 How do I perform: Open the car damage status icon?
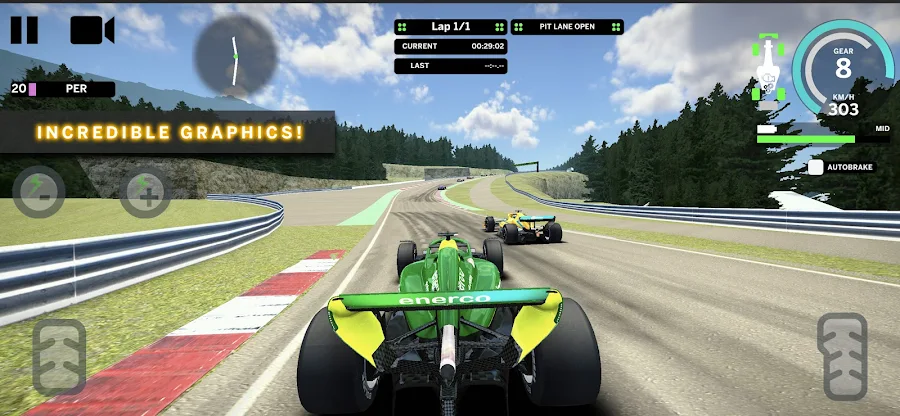[x=767, y=67]
